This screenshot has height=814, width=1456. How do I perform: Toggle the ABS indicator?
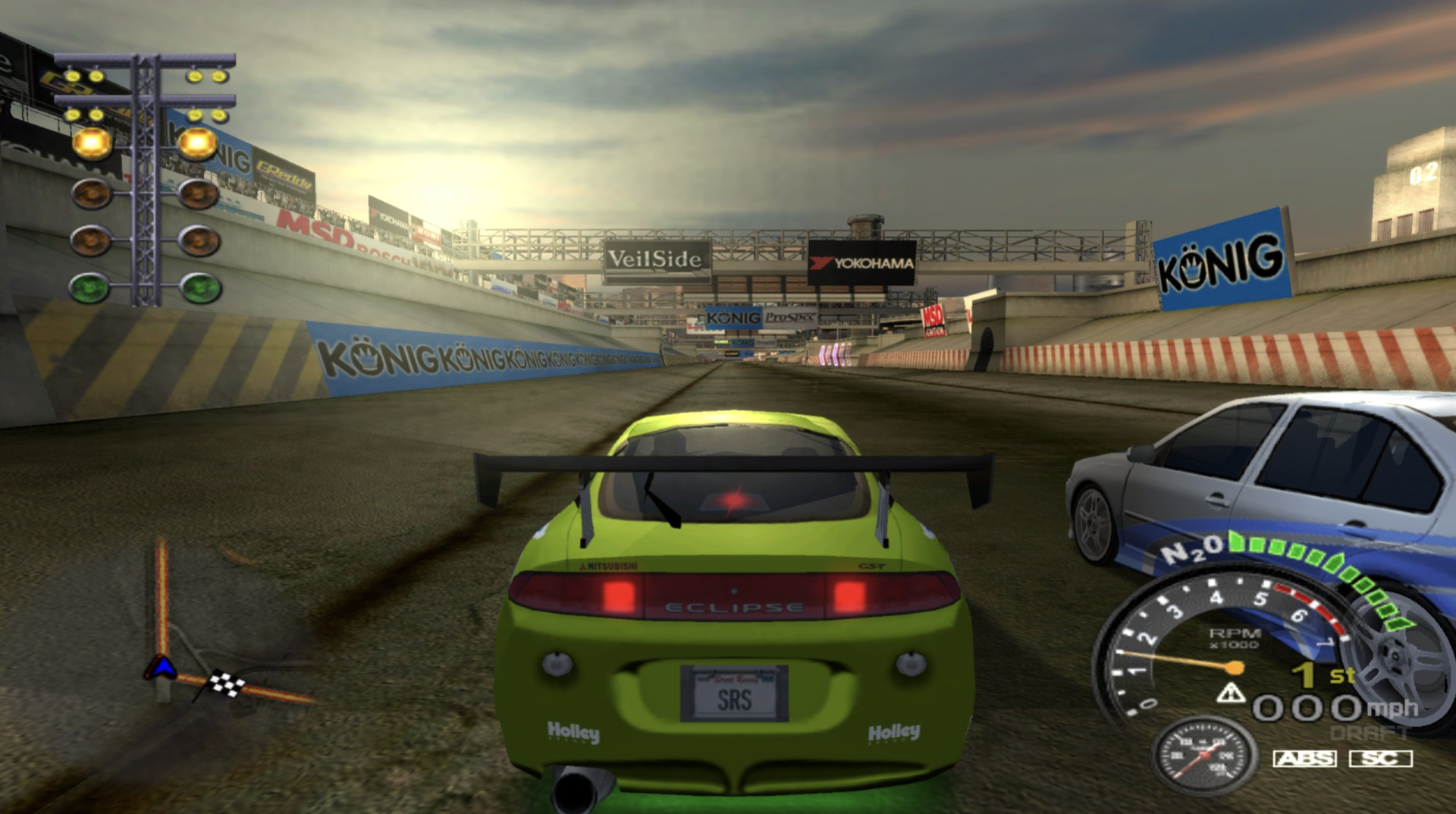pyautogui.click(x=1304, y=758)
